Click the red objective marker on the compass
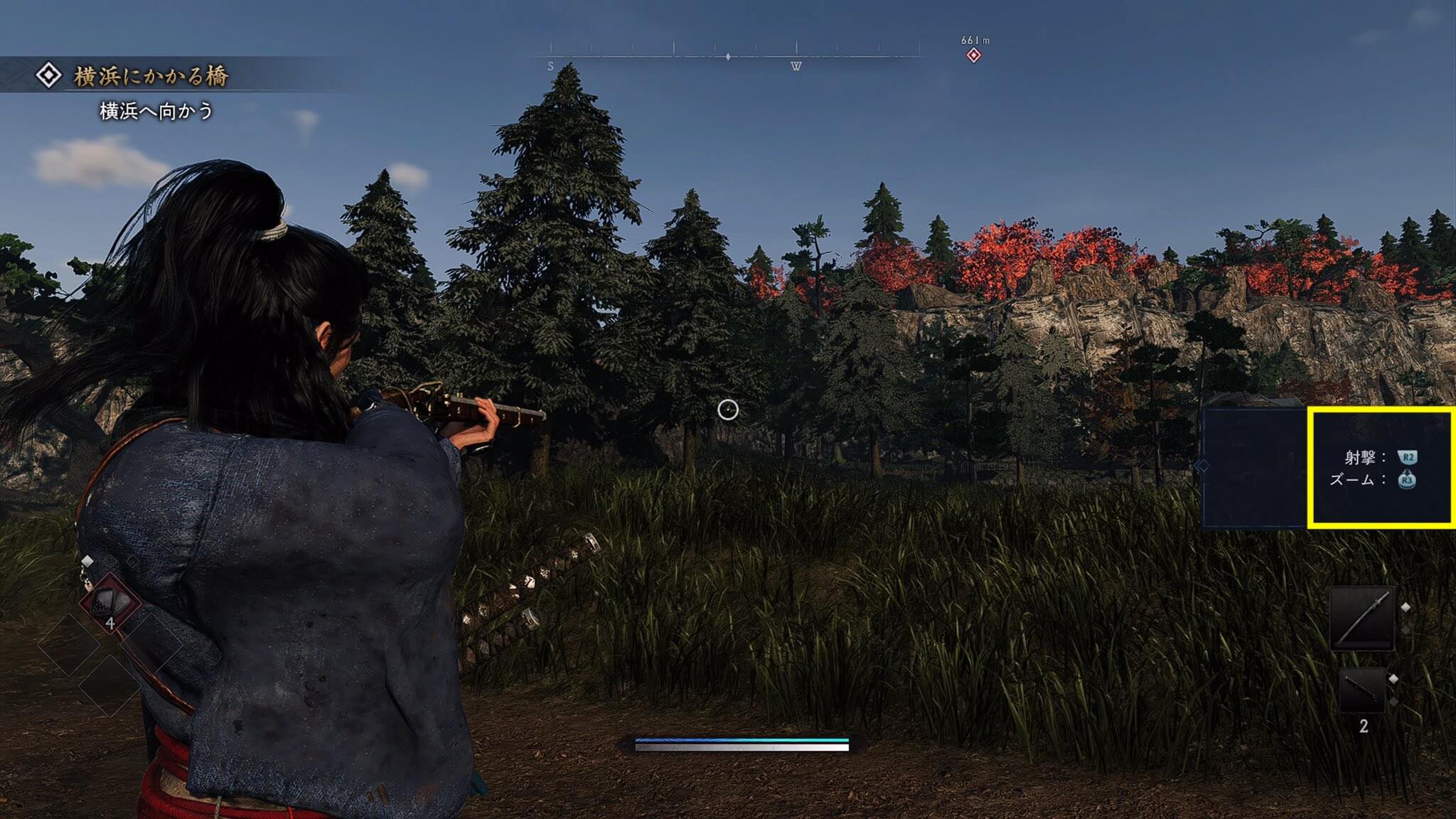This screenshot has height=819, width=1456. point(973,55)
